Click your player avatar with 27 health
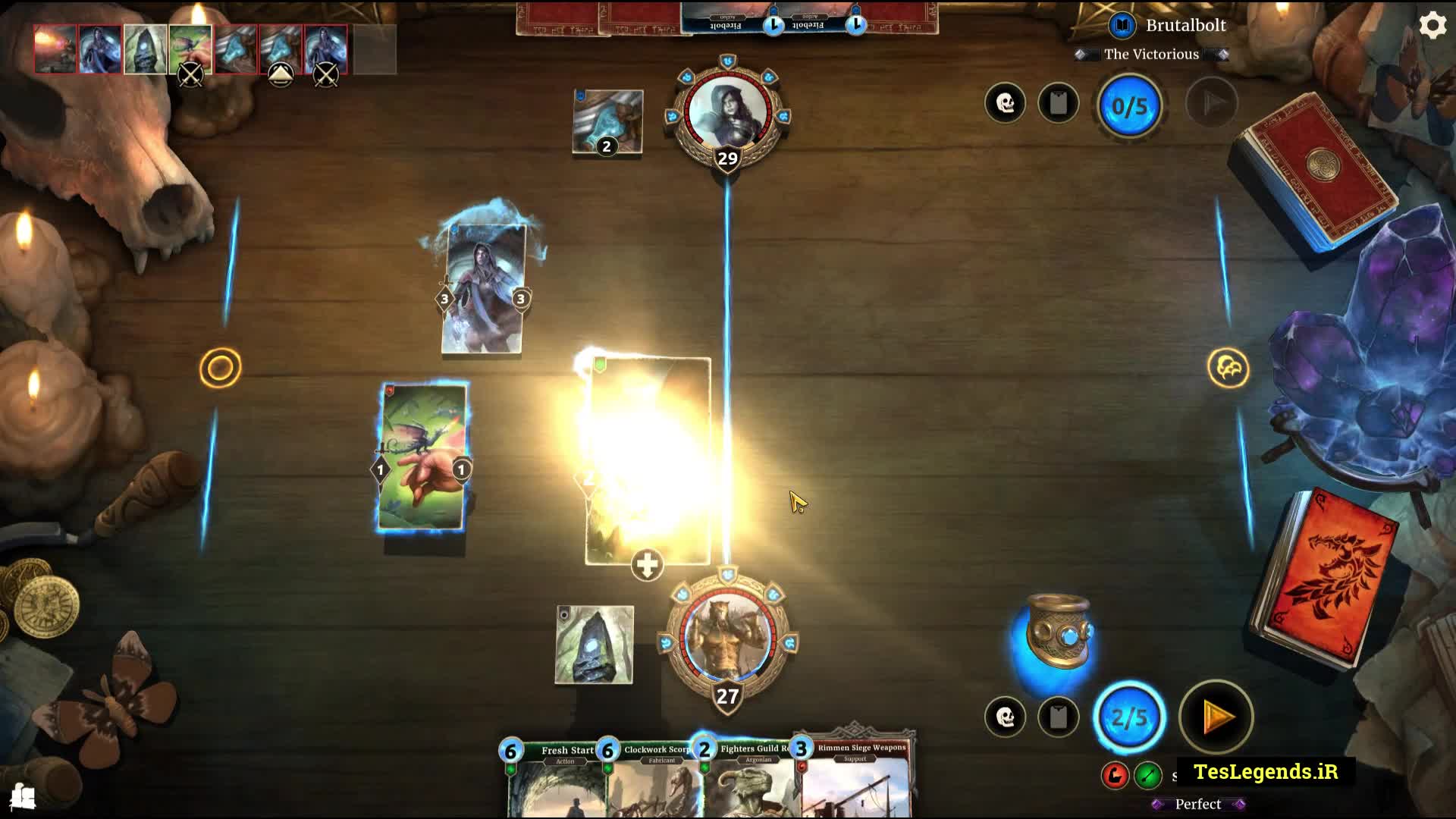The height and width of the screenshot is (819, 1456). 727,637
